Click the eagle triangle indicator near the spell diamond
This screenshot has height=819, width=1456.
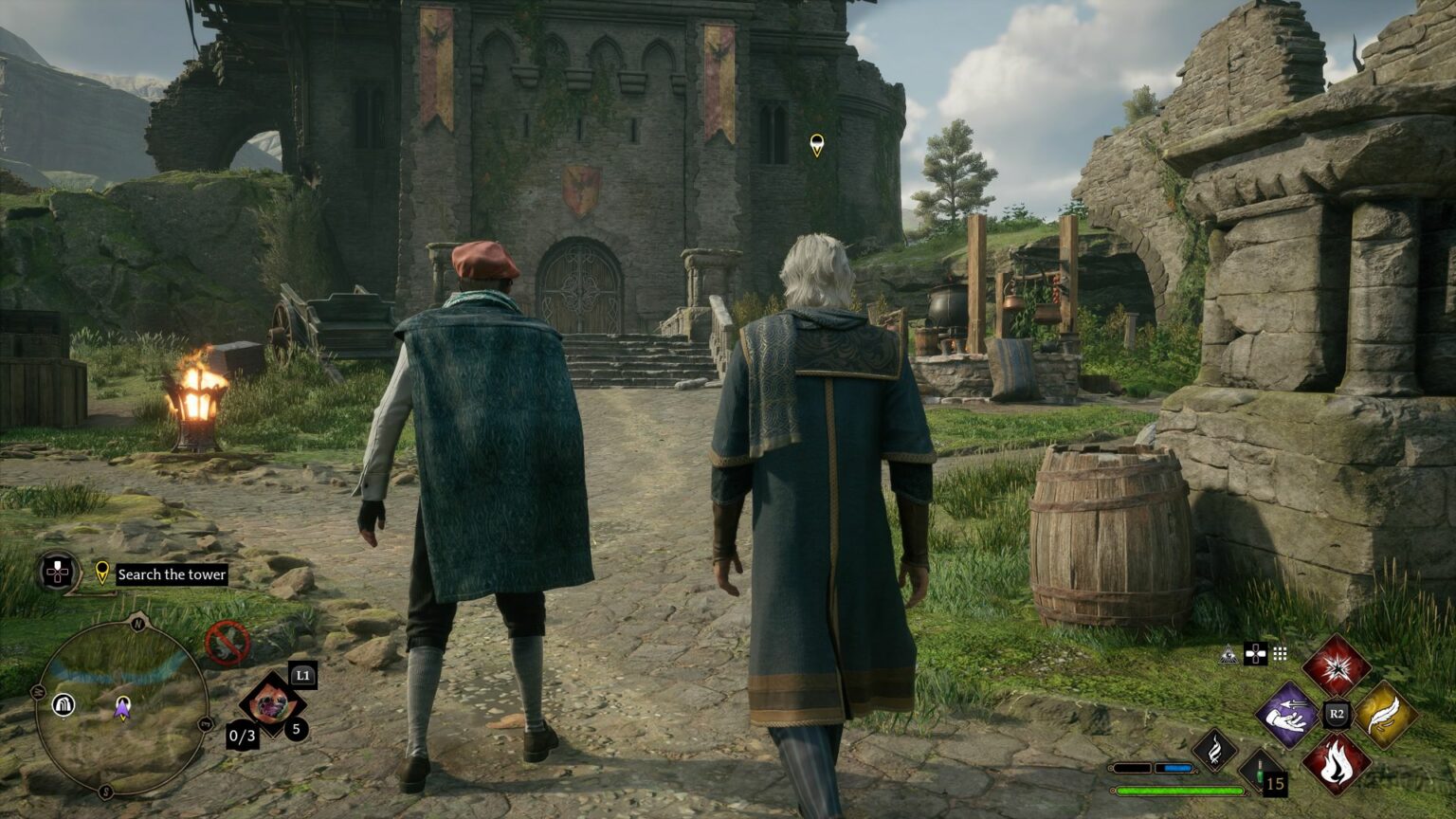1228,655
